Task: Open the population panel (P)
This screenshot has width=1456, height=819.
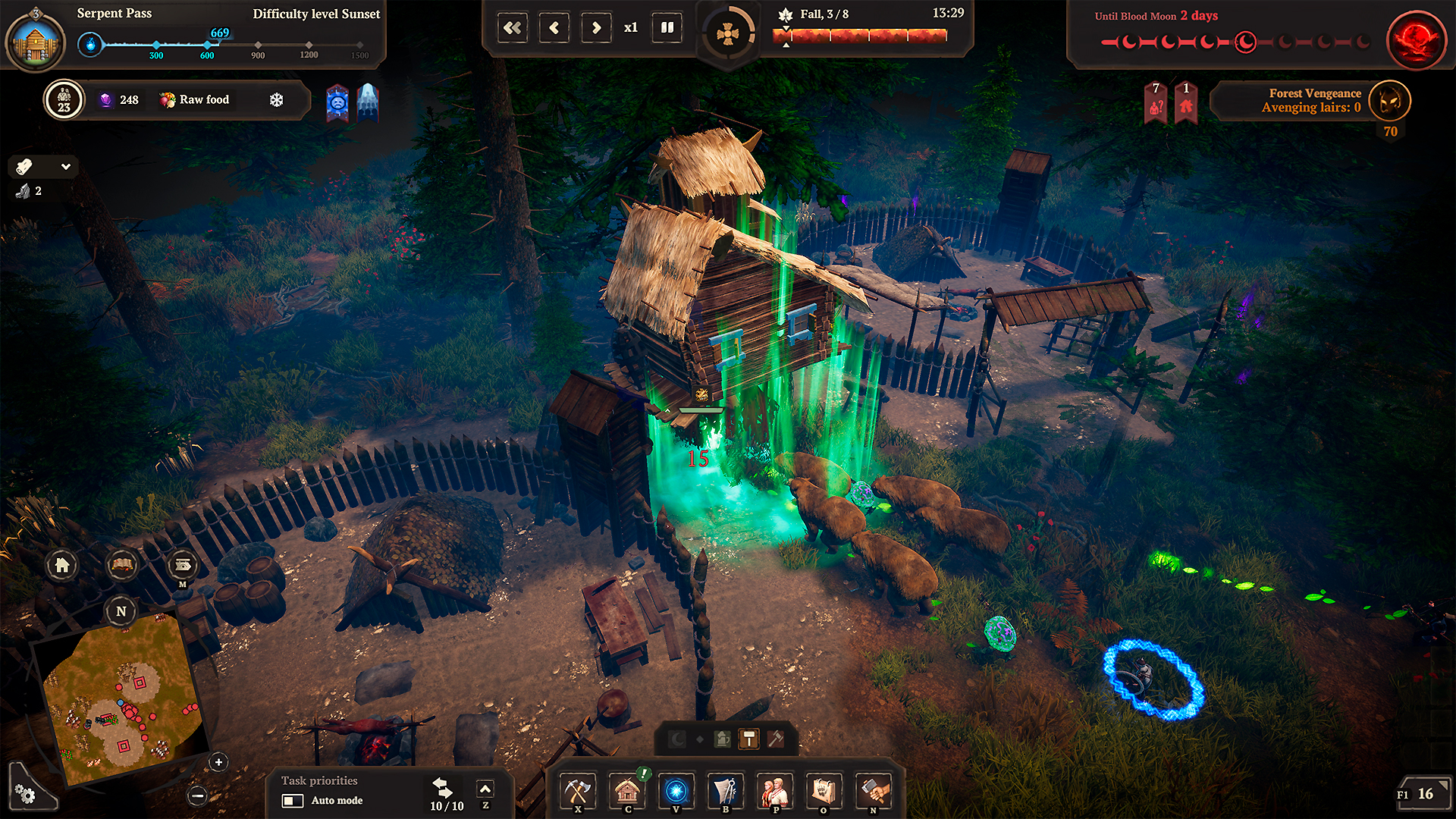Action: tap(776, 791)
